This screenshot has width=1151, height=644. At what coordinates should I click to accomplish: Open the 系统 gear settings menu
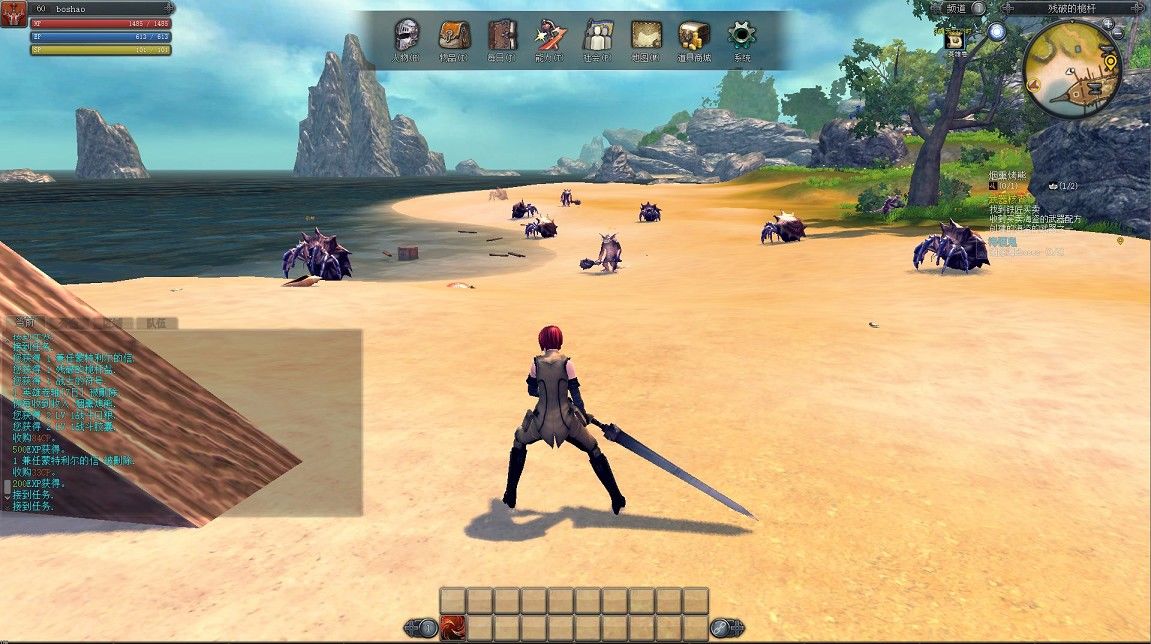click(741, 36)
